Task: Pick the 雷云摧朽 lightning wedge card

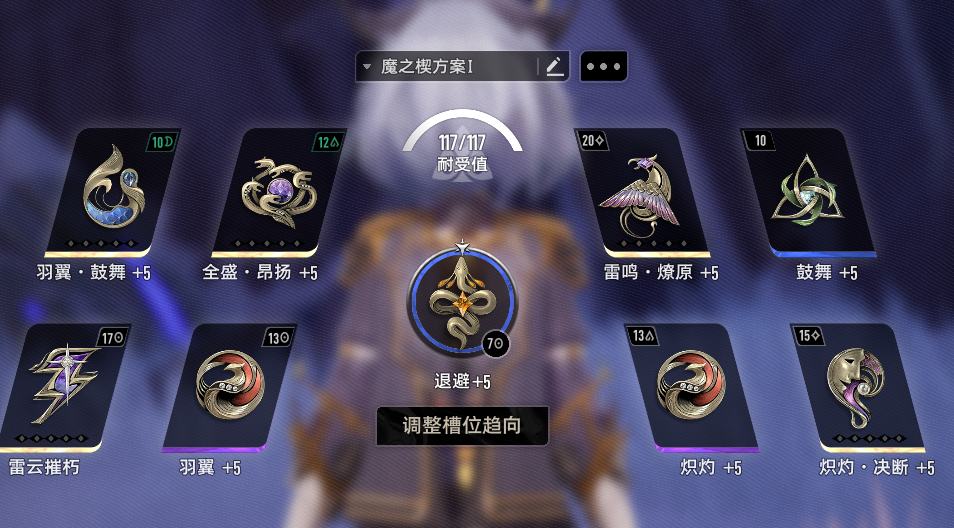Action: pyautogui.click(x=62, y=387)
